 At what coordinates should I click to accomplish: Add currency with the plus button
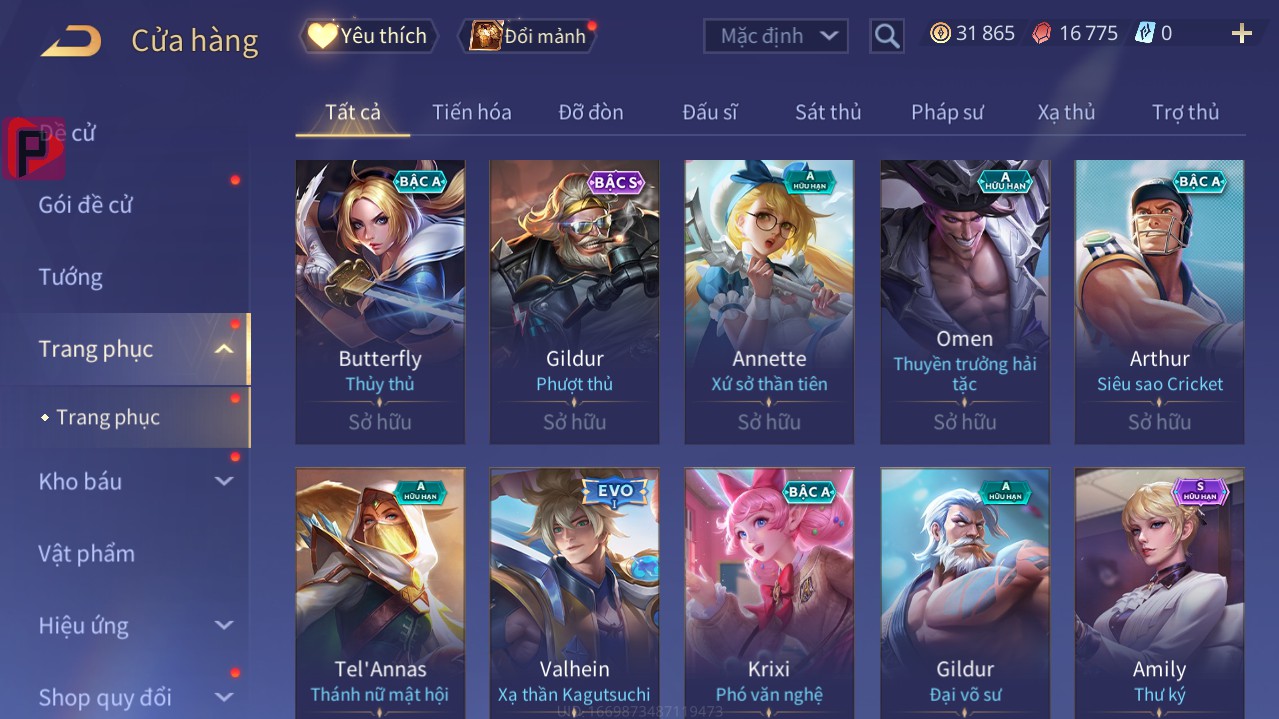(x=1241, y=34)
